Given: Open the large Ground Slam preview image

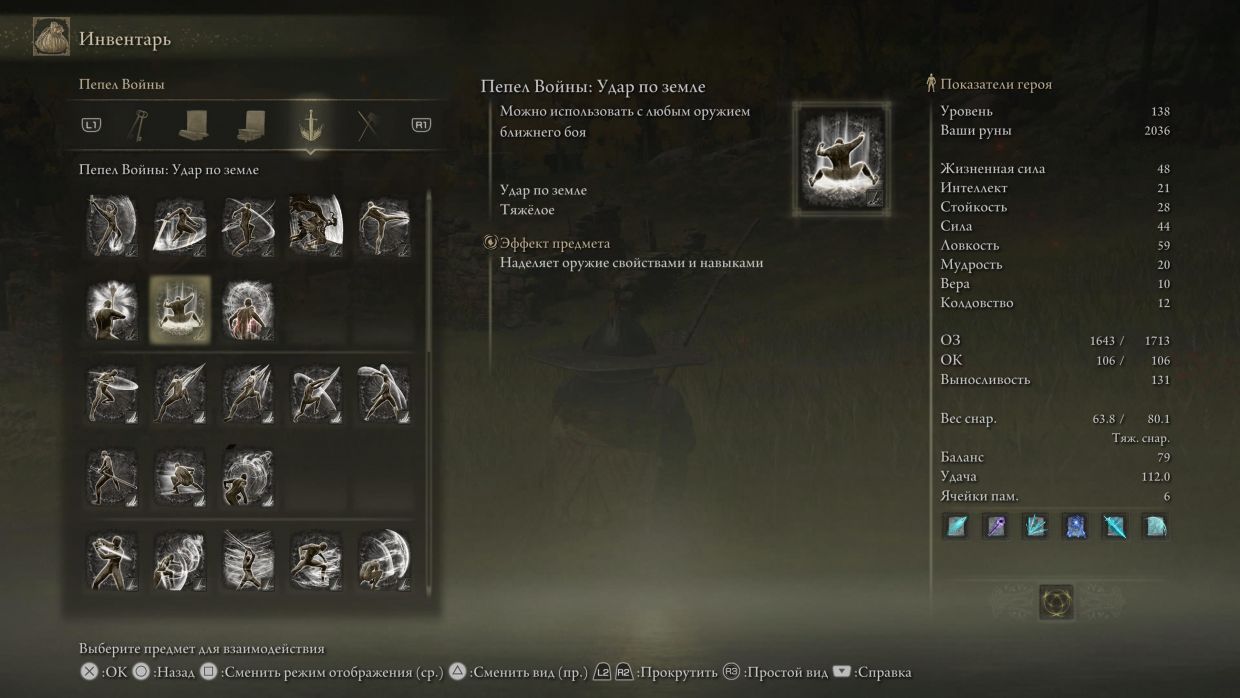Looking at the screenshot, I should (x=840, y=159).
